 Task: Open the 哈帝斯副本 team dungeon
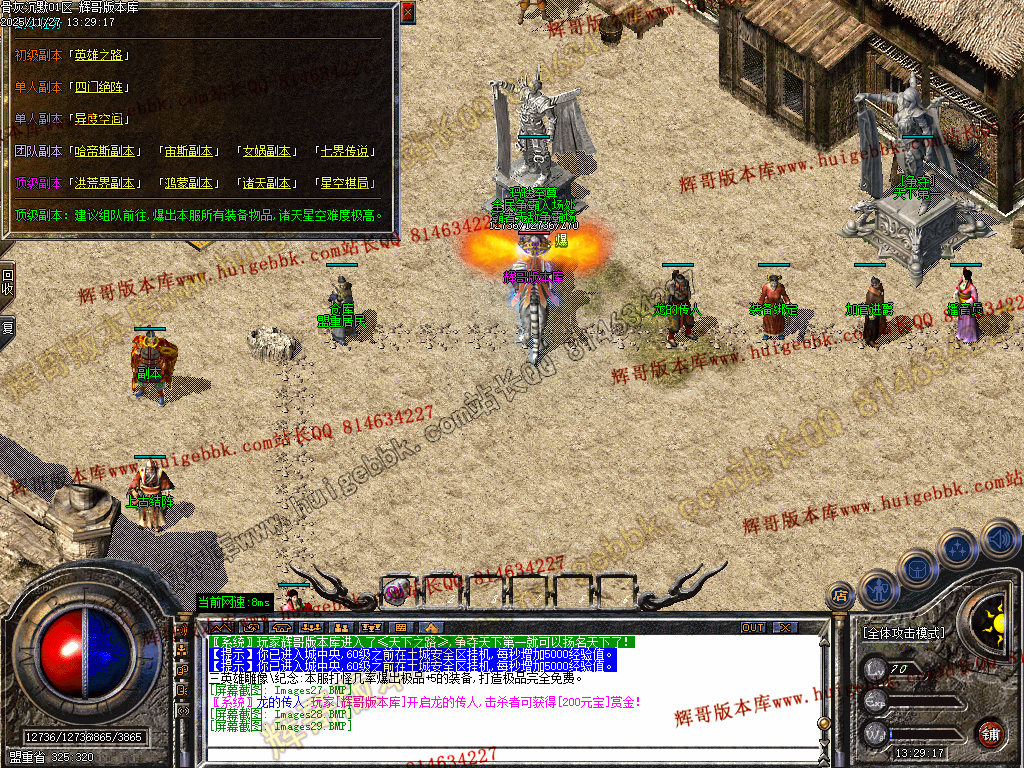104,151
